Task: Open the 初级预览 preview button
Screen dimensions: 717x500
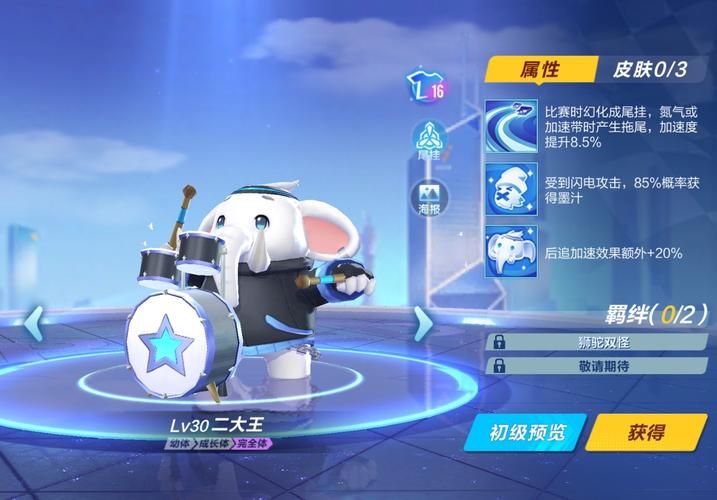Action: [x=527, y=433]
